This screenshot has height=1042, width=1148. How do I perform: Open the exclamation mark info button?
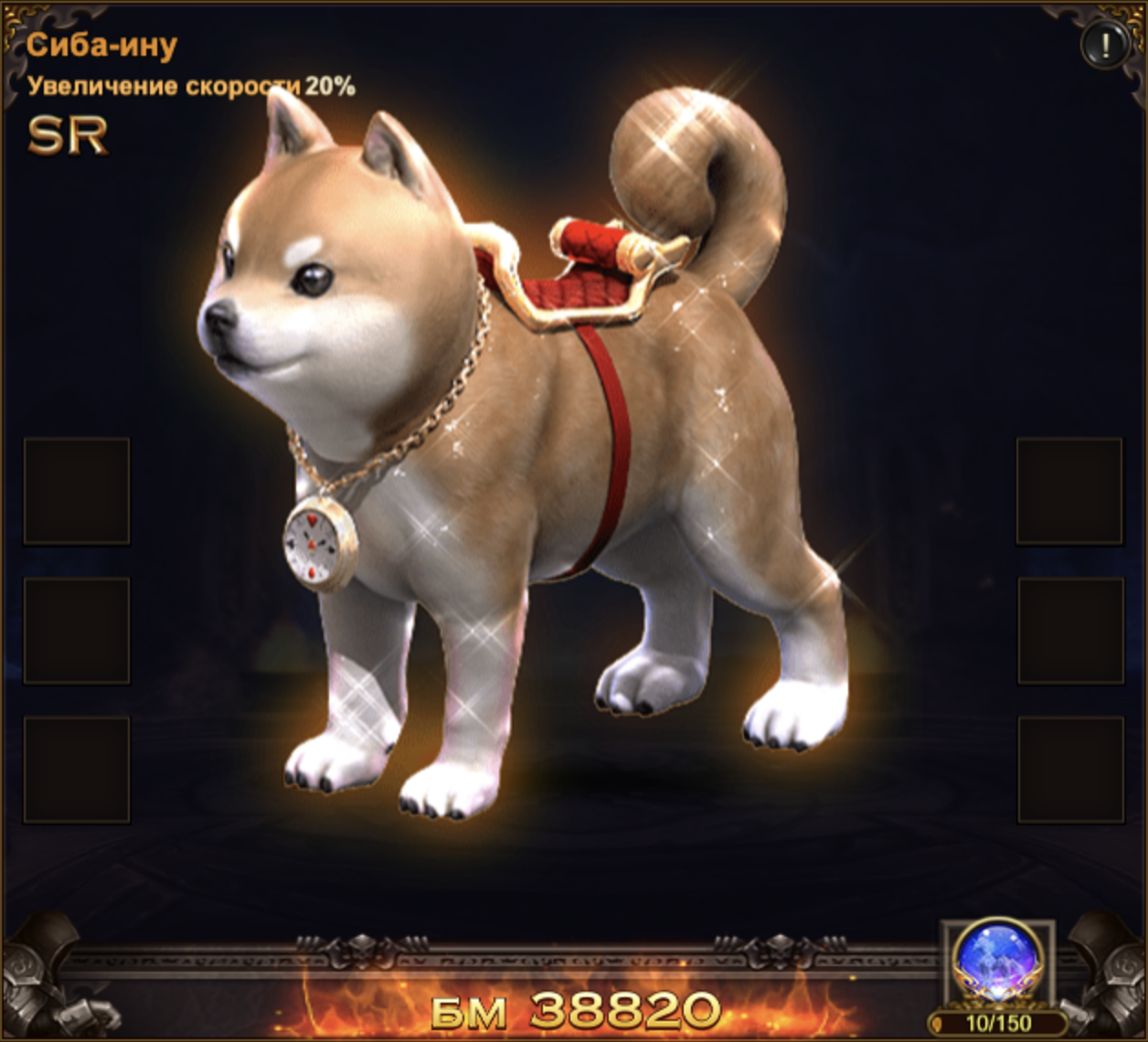tap(1104, 45)
